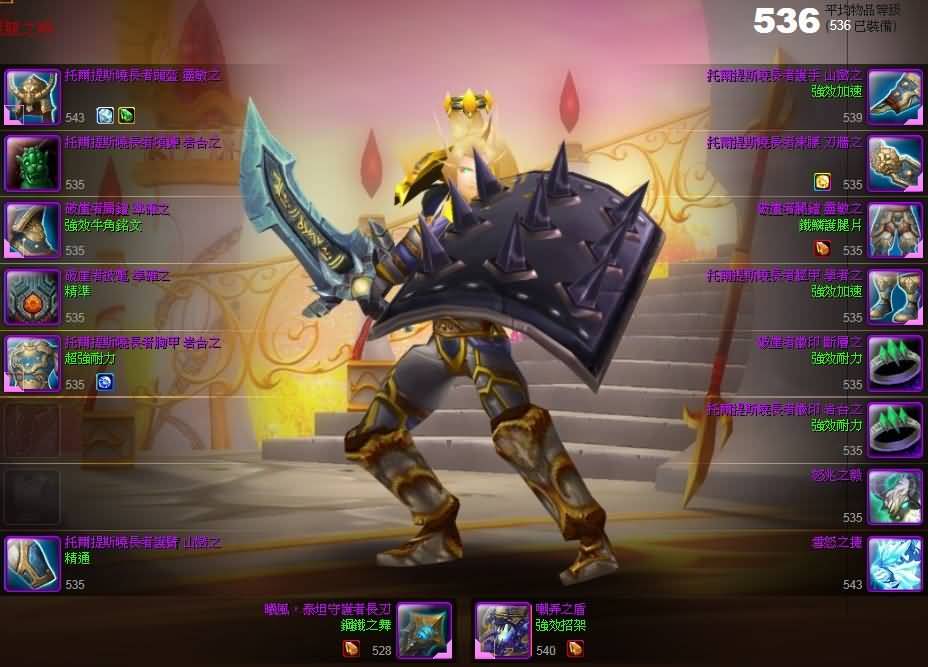Image resolution: width=928 pixels, height=667 pixels.
Task: Open the boots equipment slot
Action: pos(894,297)
